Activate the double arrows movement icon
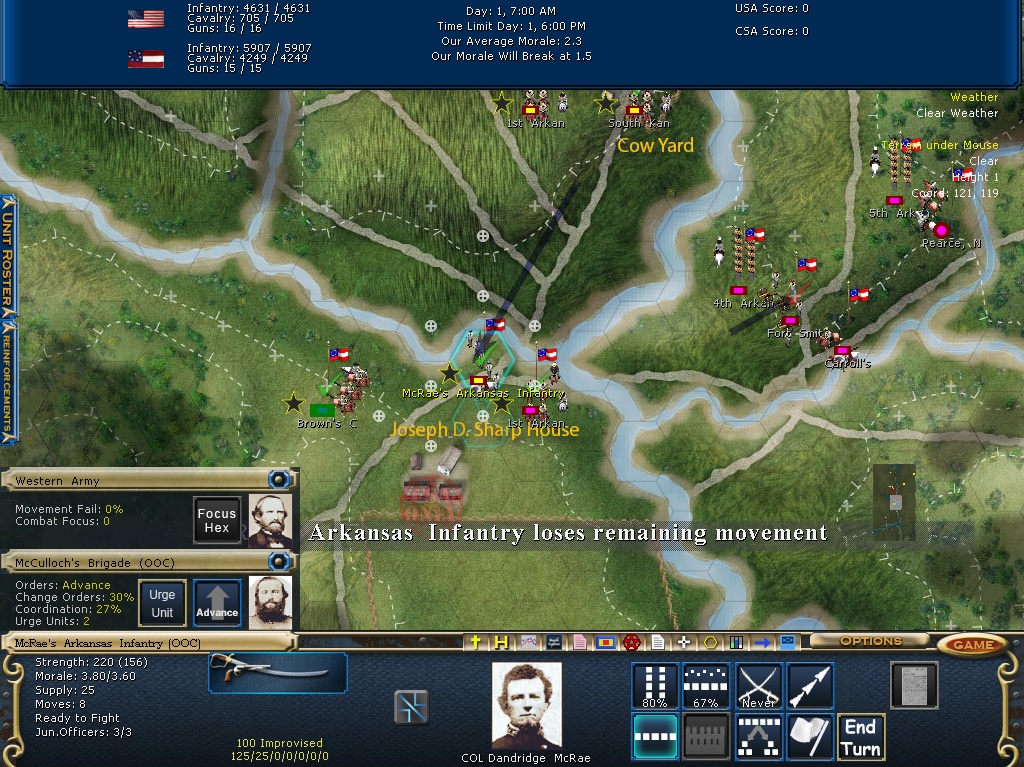Screen dimensions: 1024x767 pos(810,686)
